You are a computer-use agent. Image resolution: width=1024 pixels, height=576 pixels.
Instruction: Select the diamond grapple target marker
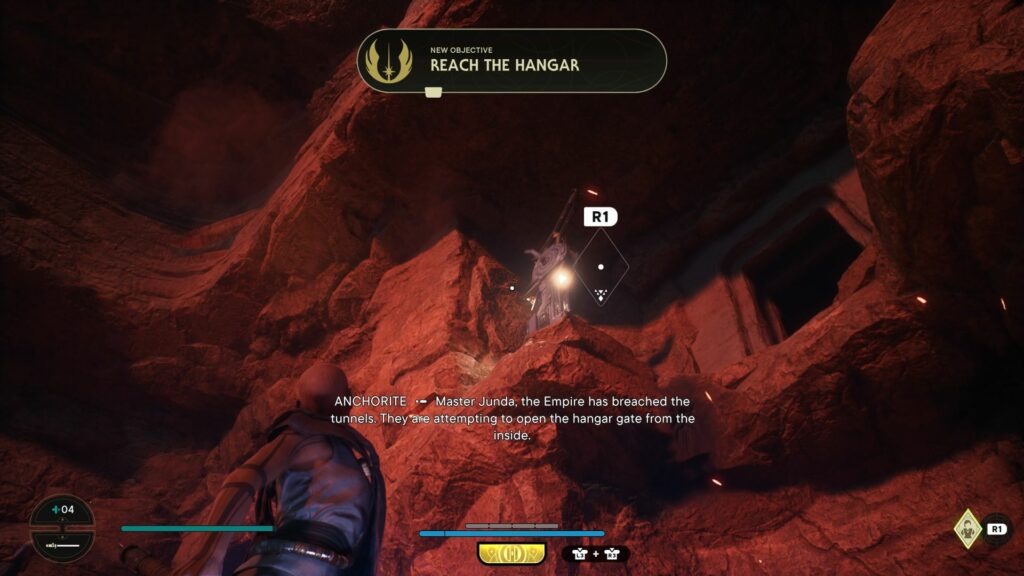coord(600,268)
